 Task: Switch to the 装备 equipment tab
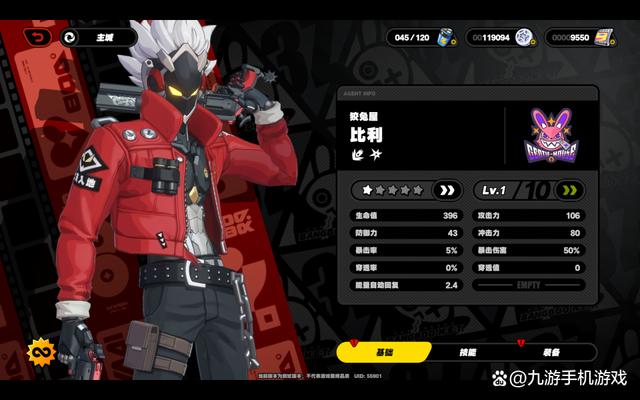point(552,352)
